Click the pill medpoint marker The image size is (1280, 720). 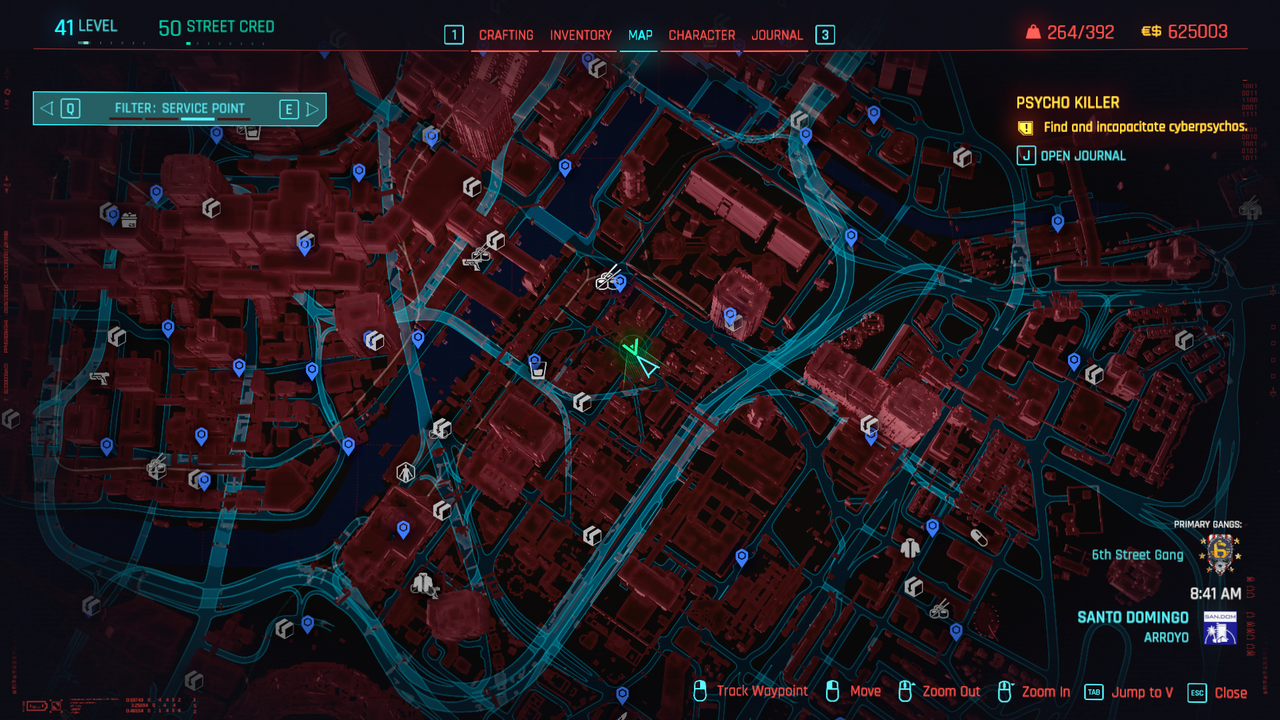(979, 537)
